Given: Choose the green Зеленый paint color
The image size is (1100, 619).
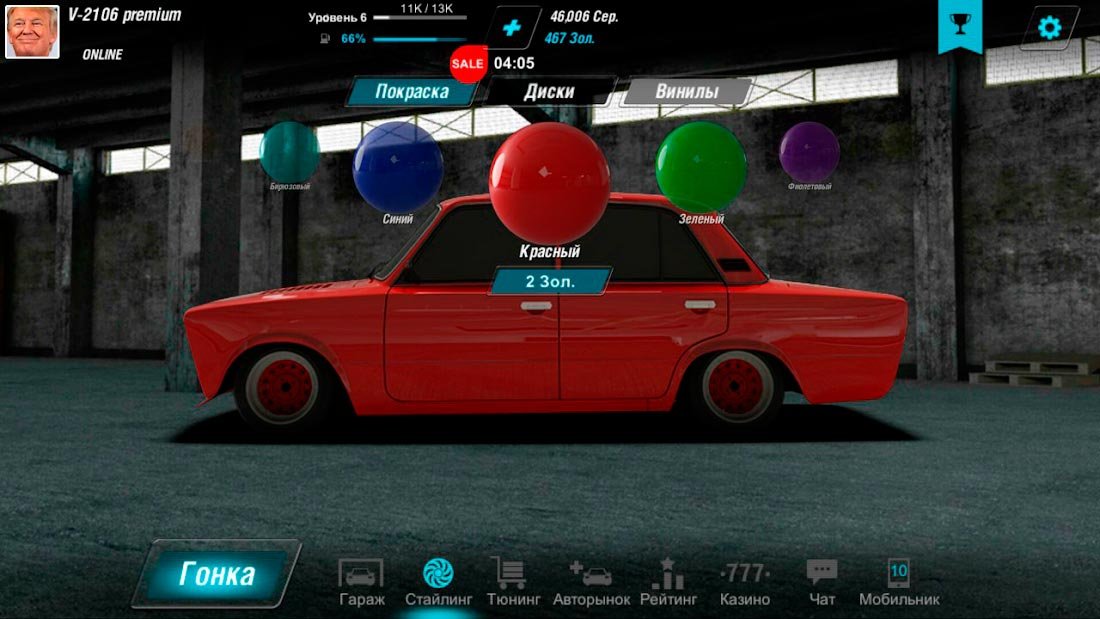Looking at the screenshot, I should pos(701,167).
